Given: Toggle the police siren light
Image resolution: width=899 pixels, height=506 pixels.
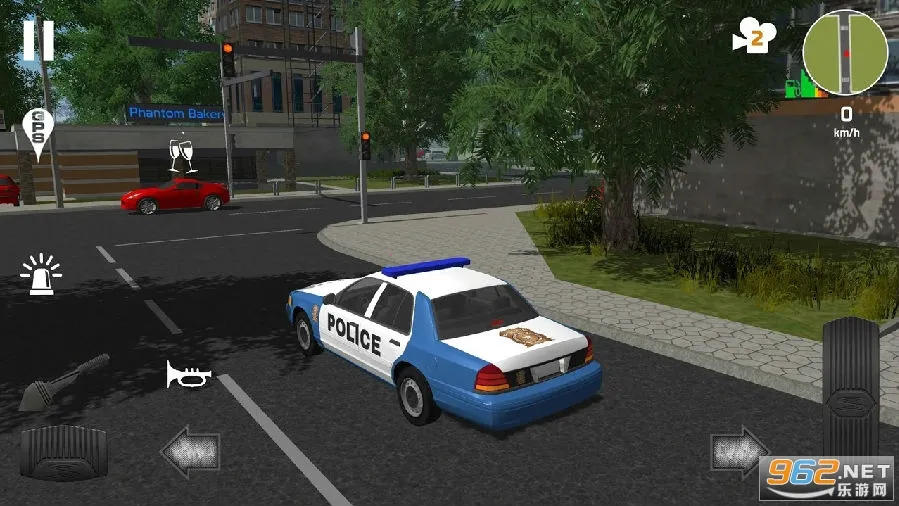Looking at the screenshot, I should (x=41, y=275).
